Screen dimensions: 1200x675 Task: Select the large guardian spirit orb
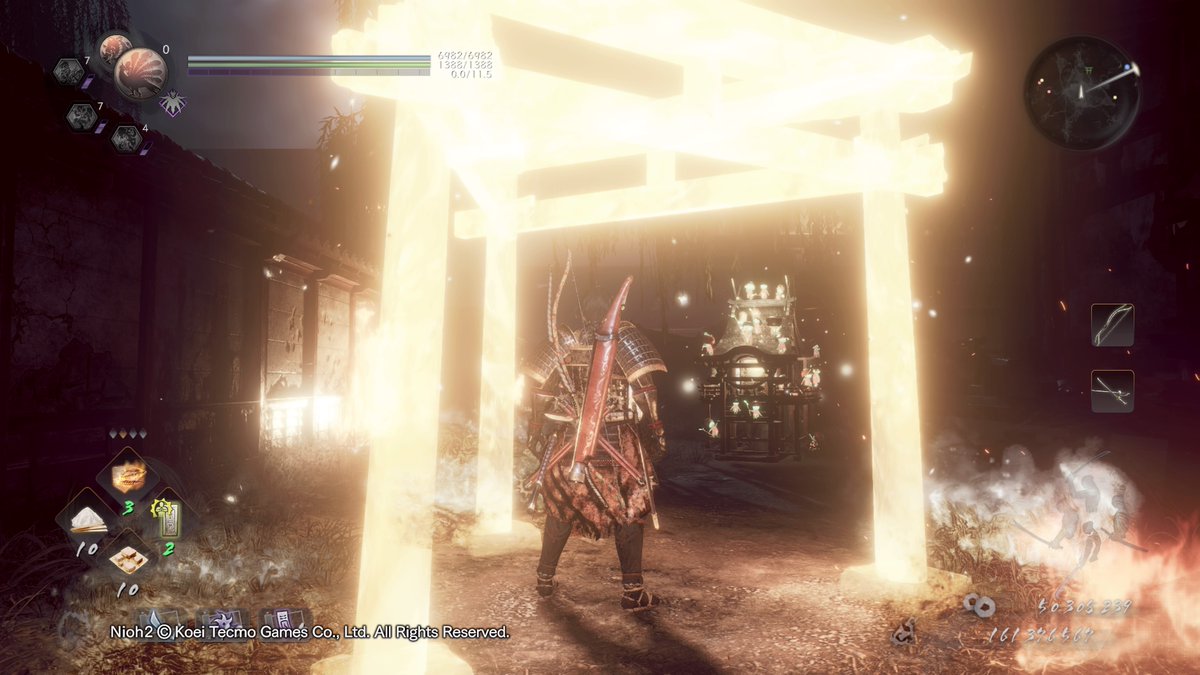(x=139, y=73)
